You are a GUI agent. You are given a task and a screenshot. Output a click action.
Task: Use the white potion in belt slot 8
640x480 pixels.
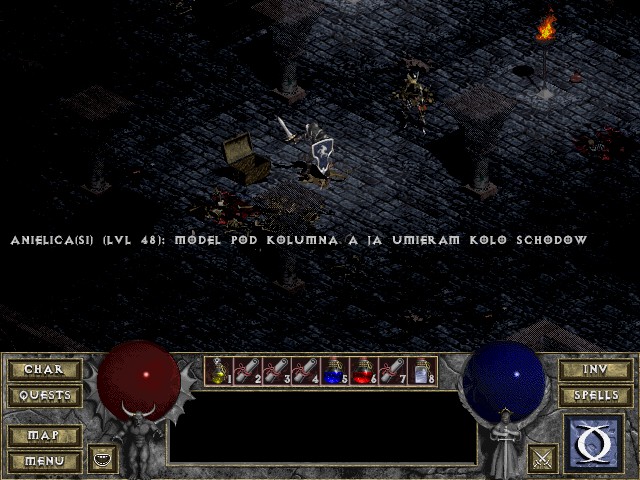coord(422,371)
